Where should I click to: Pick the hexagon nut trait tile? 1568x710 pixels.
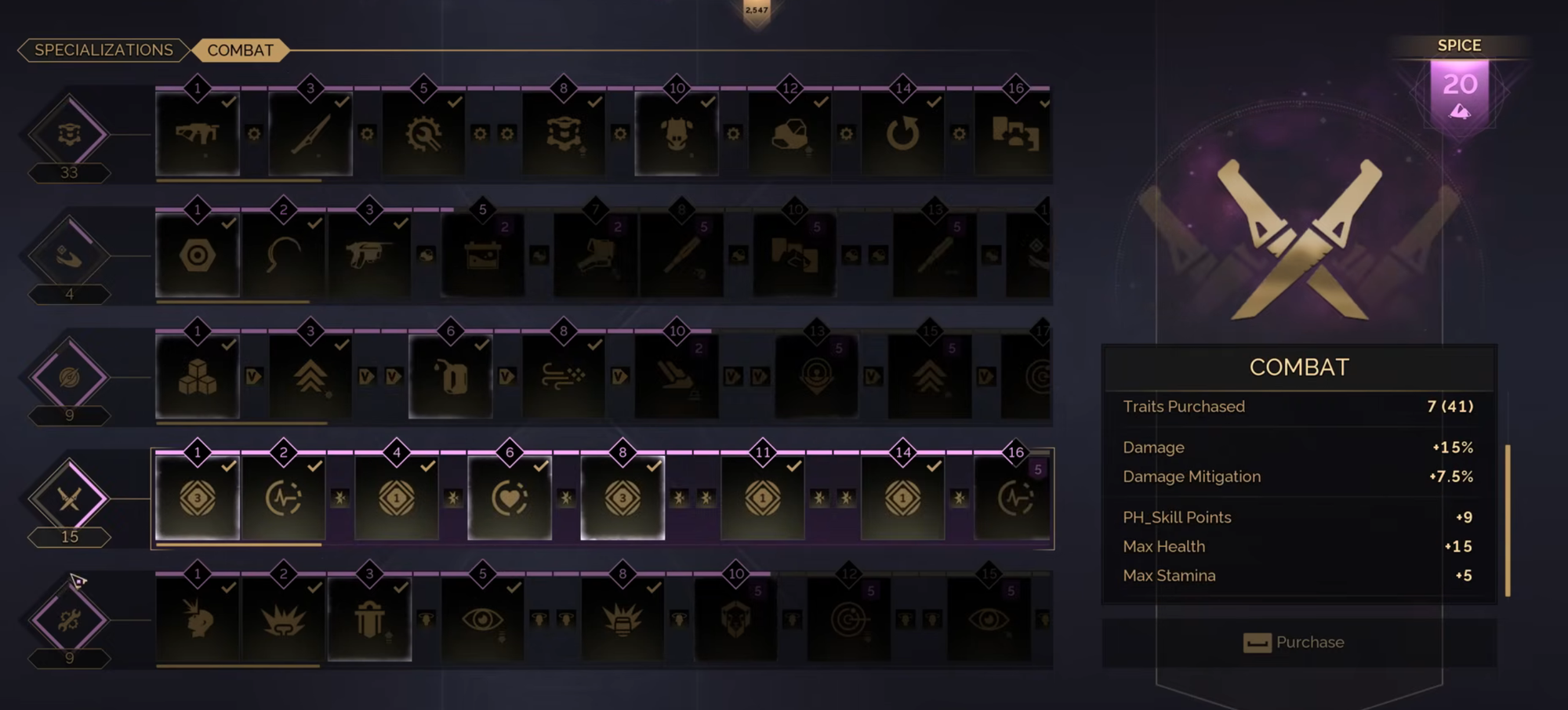tap(198, 255)
